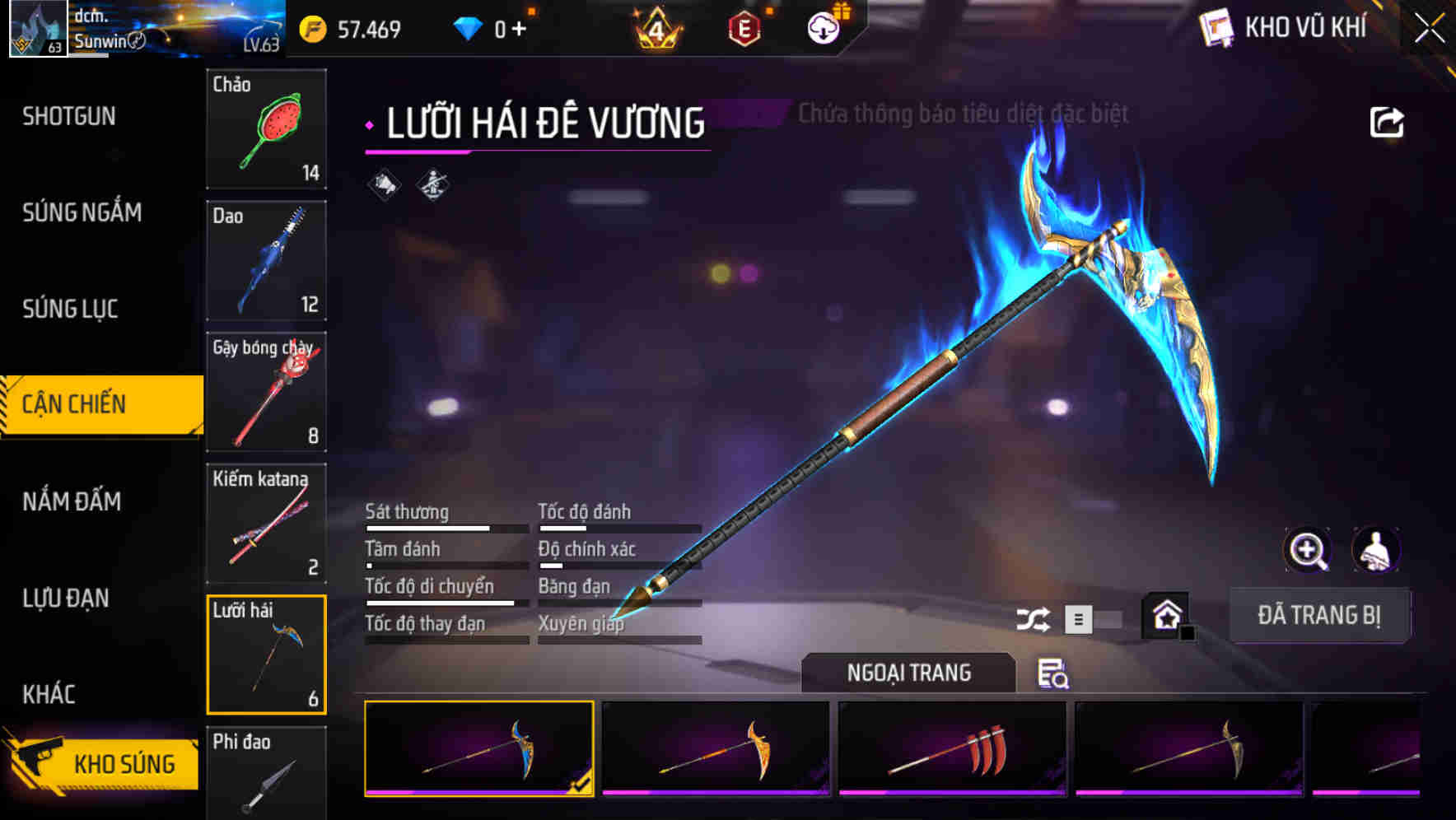Click the home-star favorite icon

(x=1165, y=614)
